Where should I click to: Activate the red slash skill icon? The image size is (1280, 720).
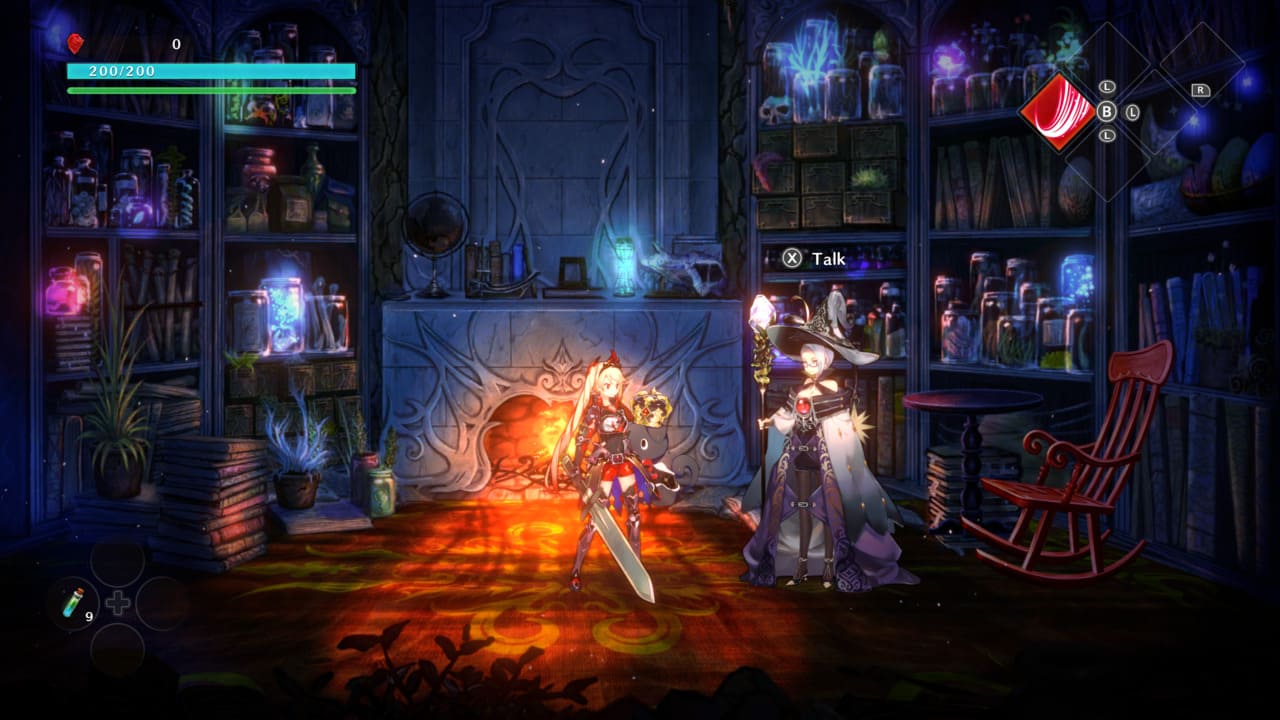pos(1057,111)
